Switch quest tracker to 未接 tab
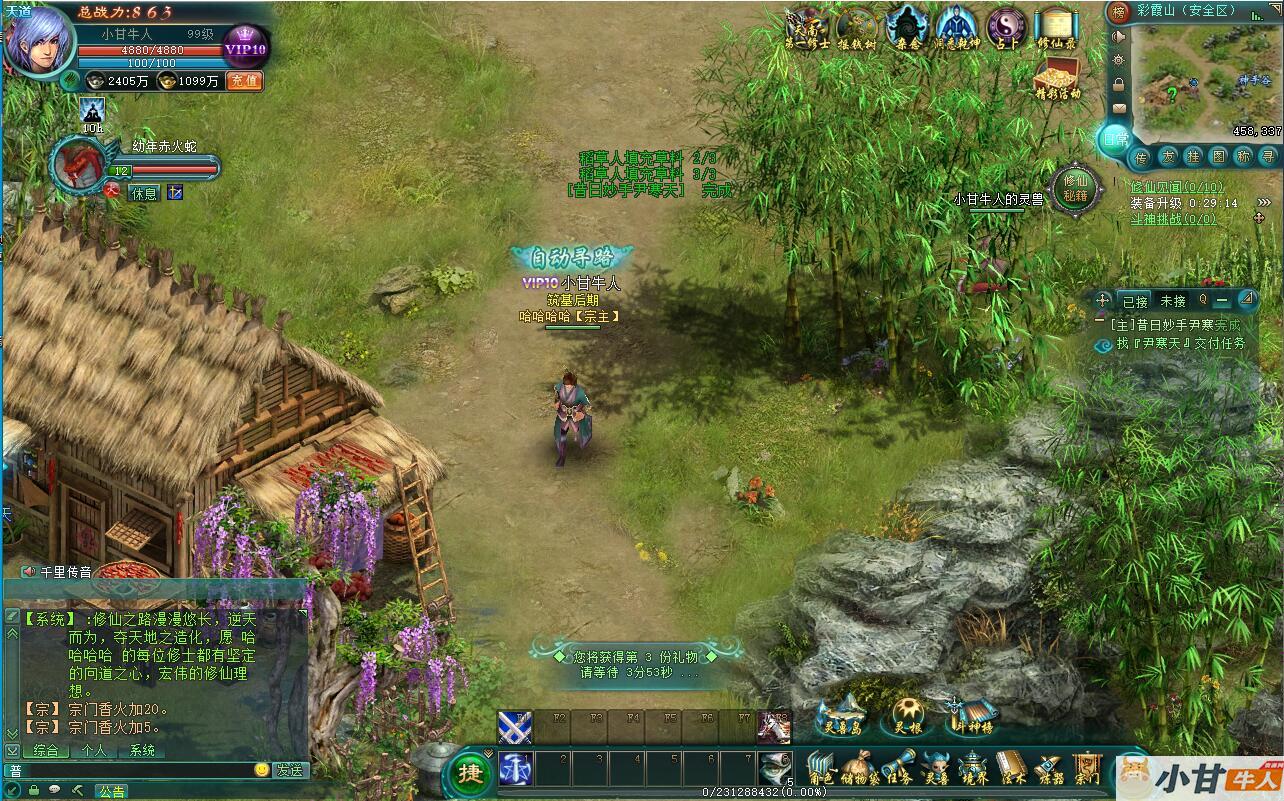1284x801 pixels. pyautogui.click(x=1172, y=300)
